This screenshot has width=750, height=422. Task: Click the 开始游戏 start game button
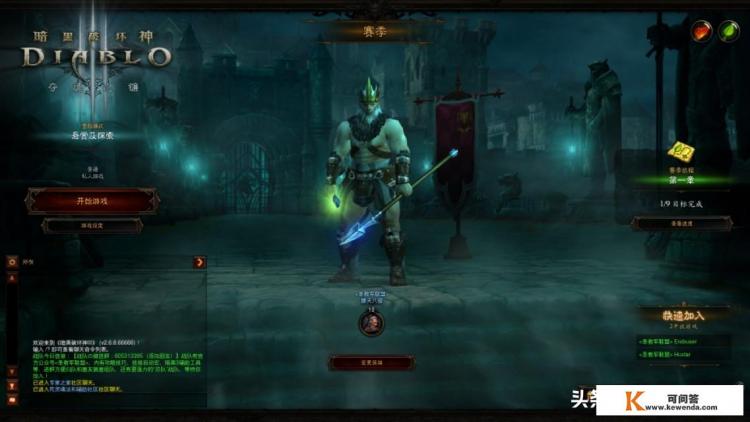92,201
